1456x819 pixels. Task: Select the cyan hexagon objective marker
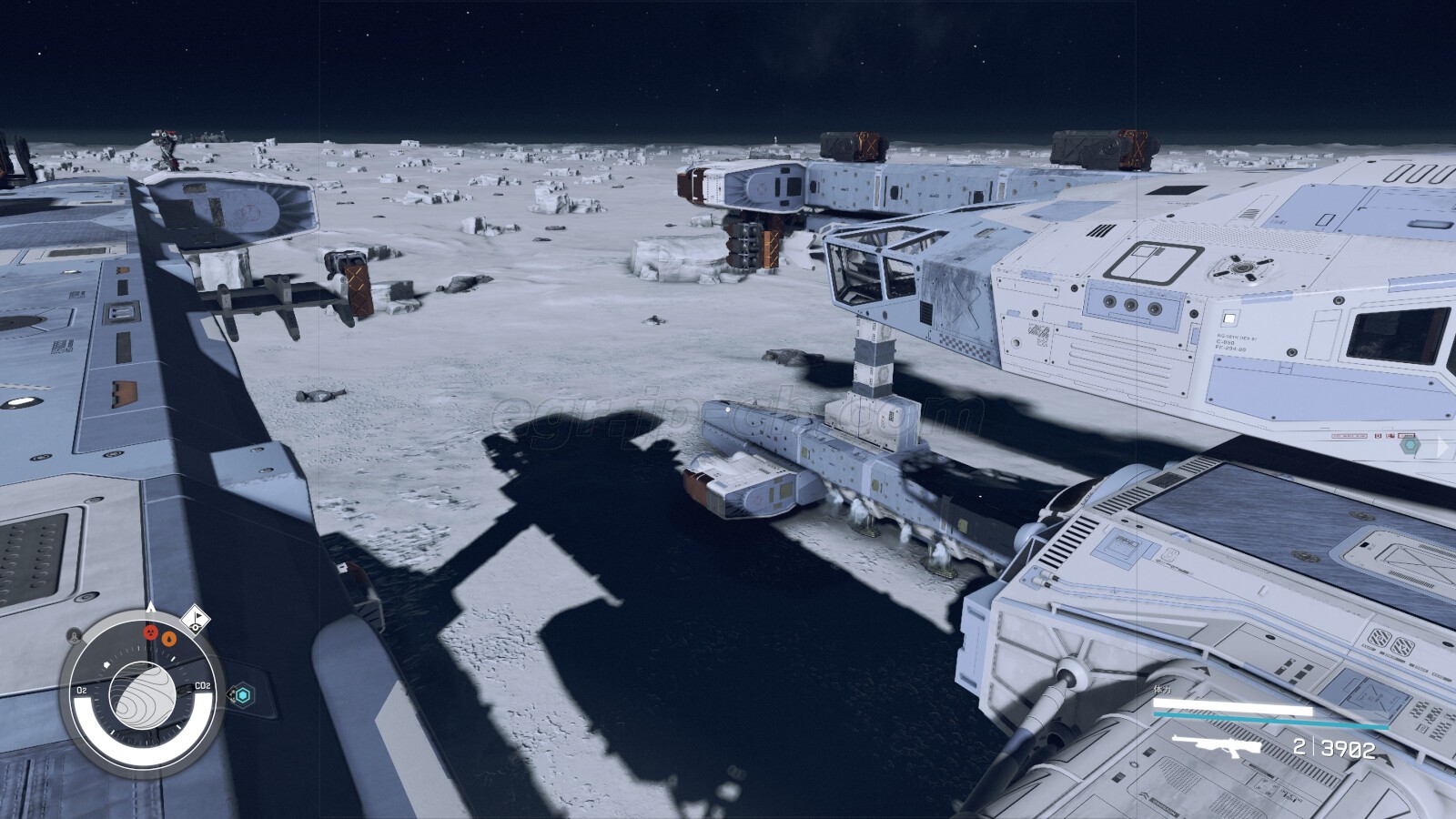point(242,696)
